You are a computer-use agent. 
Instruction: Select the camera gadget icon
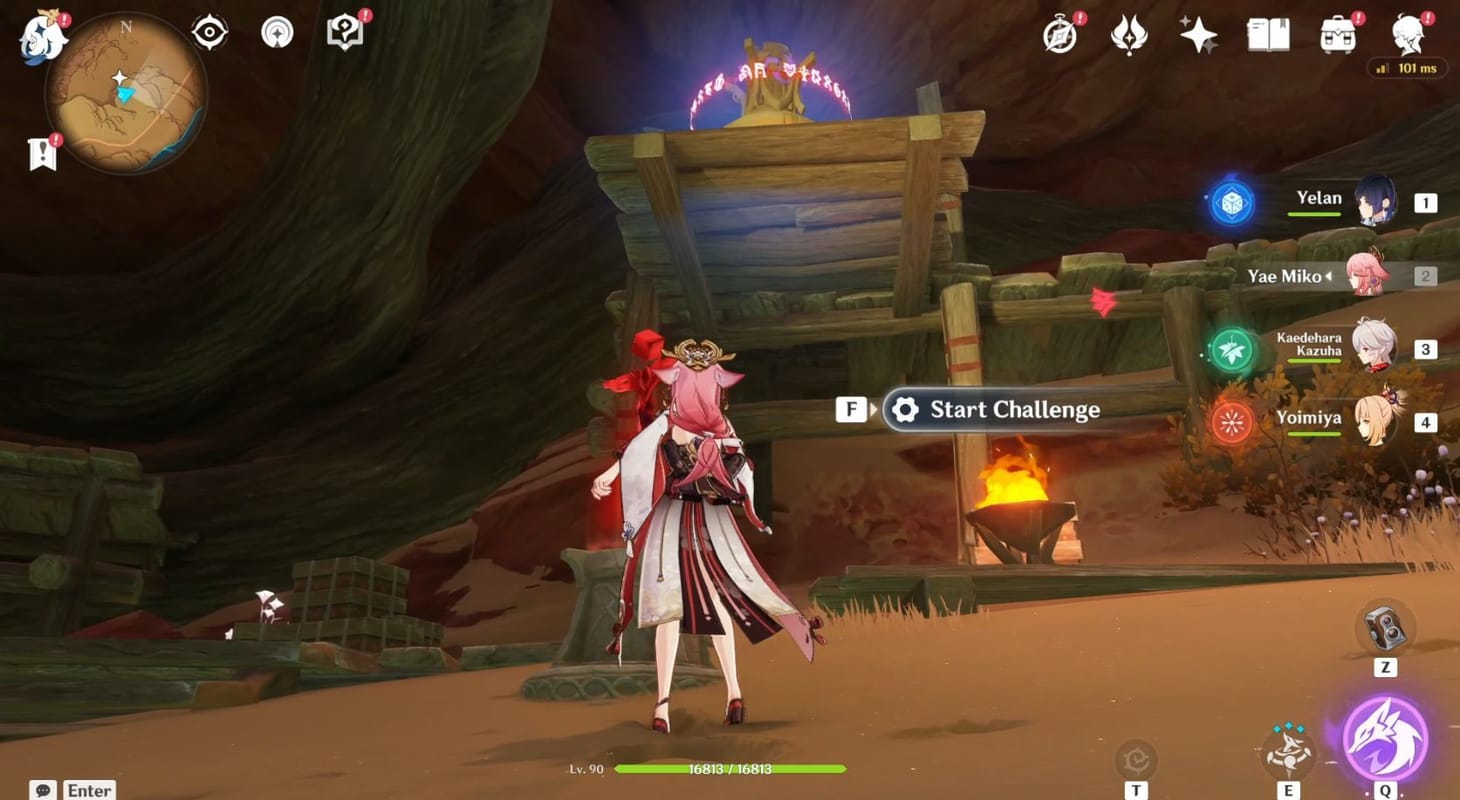tap(1384, 628)
